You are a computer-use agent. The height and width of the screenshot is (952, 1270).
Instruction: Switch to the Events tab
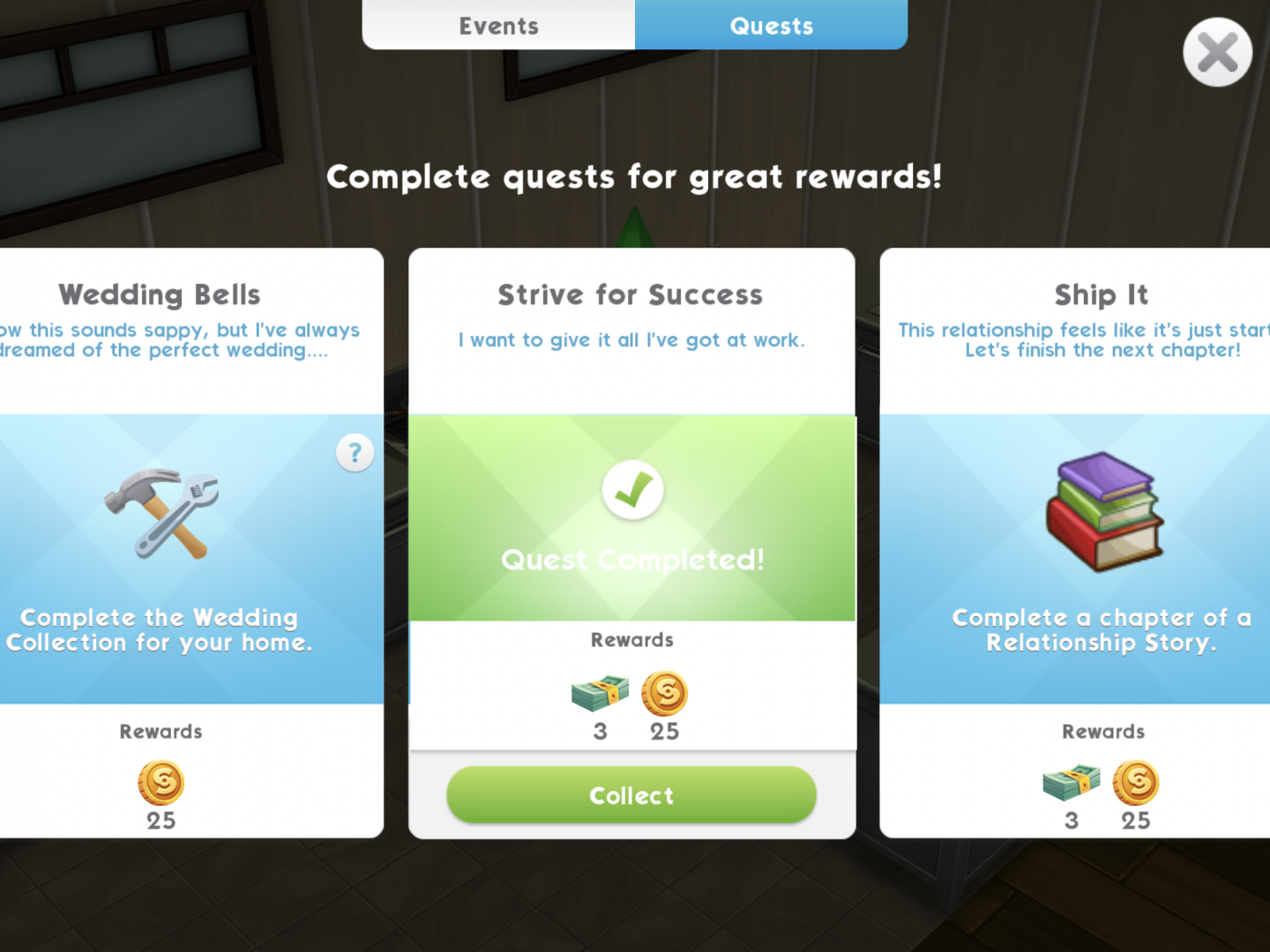point(498,26)
